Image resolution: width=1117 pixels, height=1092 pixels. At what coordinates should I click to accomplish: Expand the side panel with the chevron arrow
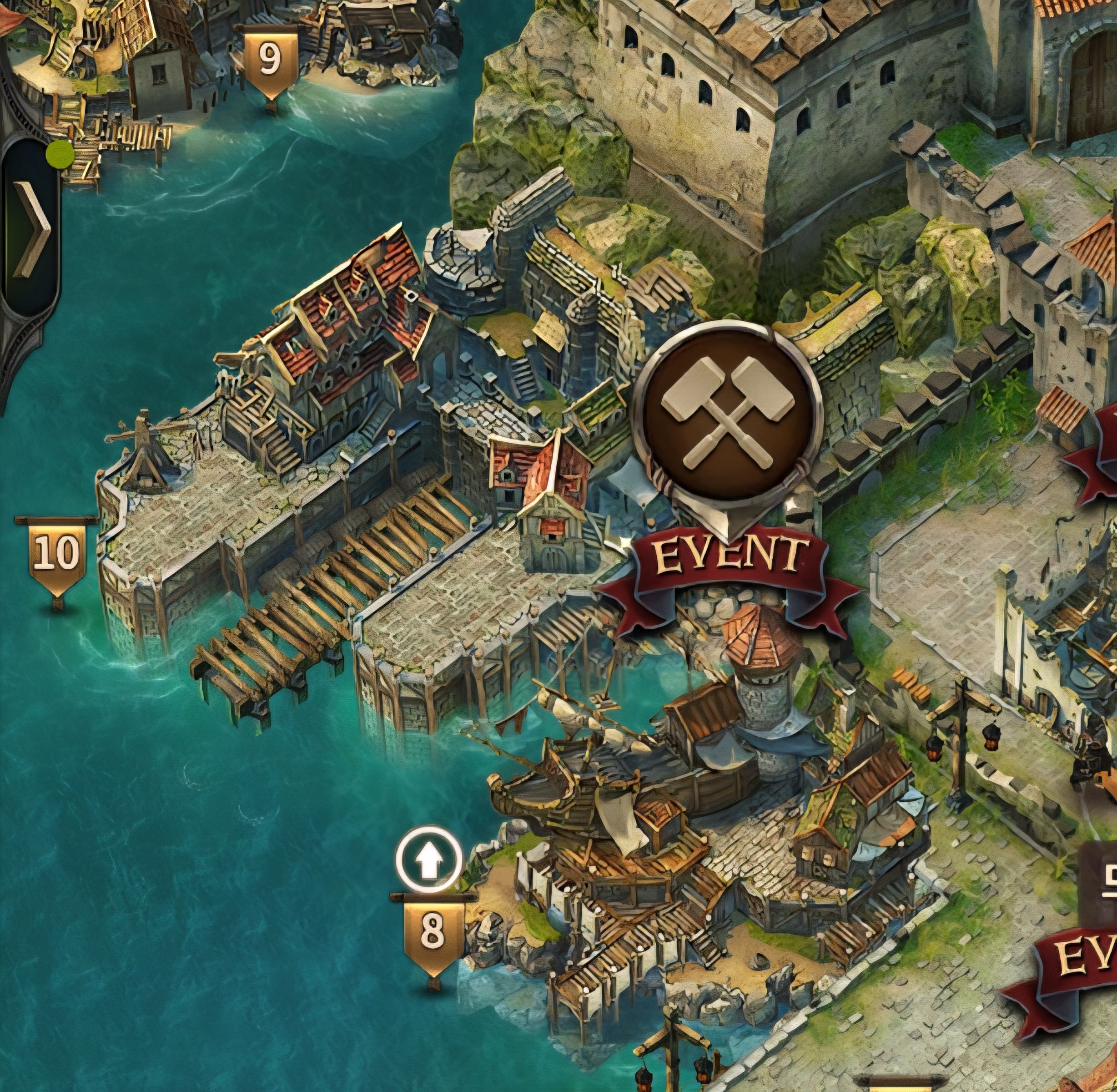pyautogui.click(x=32, y=228)
